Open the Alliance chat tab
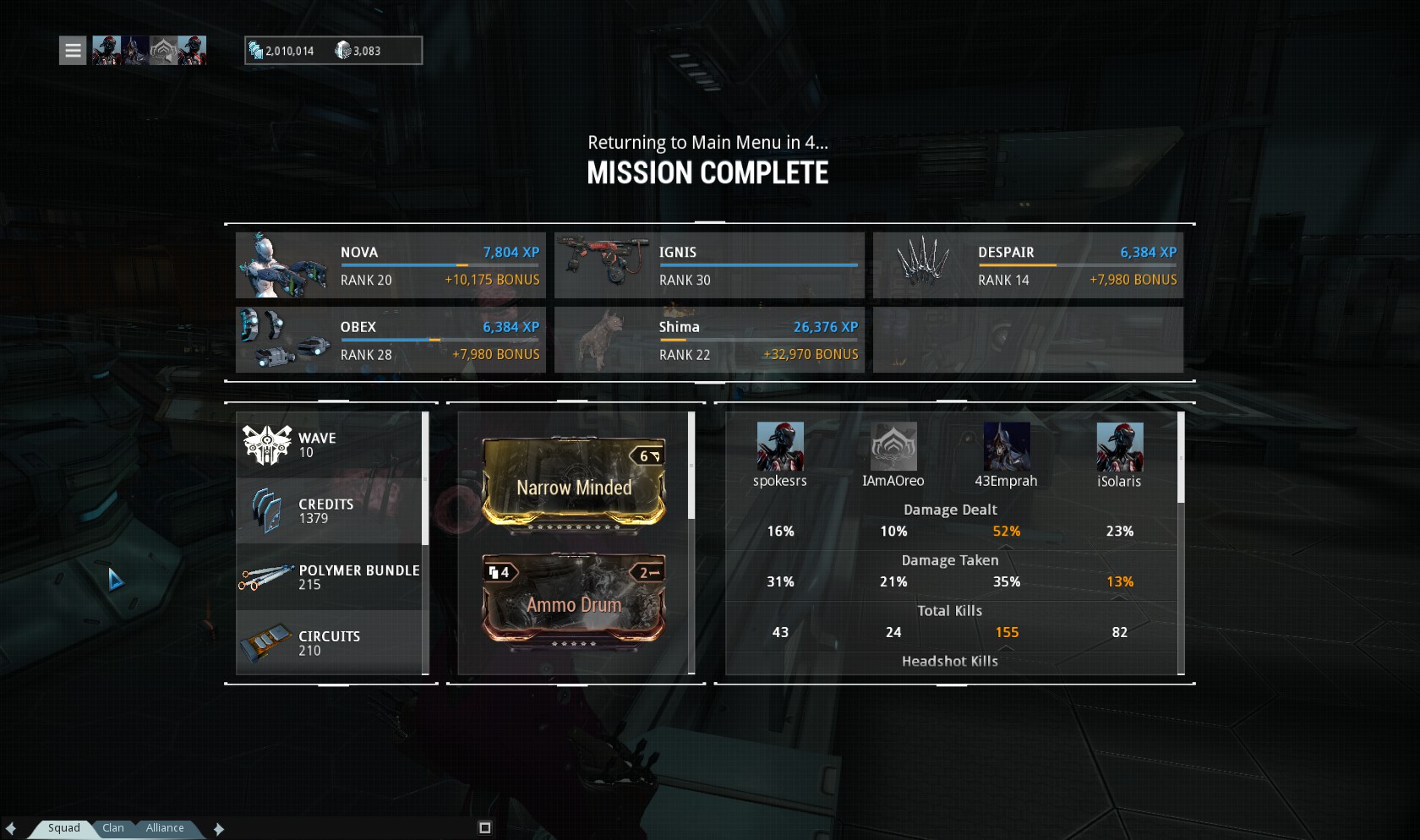The width and height of the screenshot is (1420, 840). click(165, 828)
